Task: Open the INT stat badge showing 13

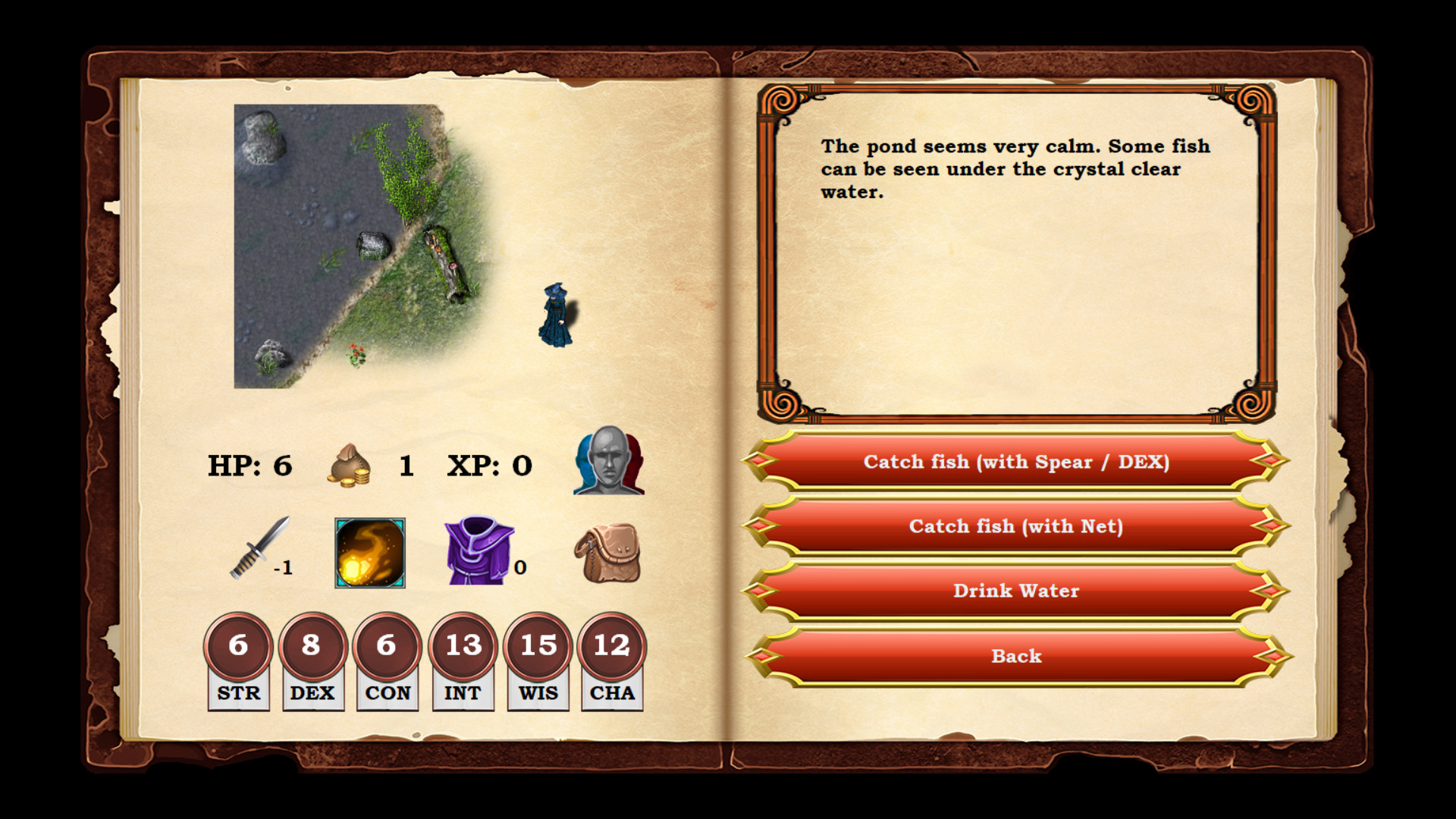Action: tap(463, 647)
